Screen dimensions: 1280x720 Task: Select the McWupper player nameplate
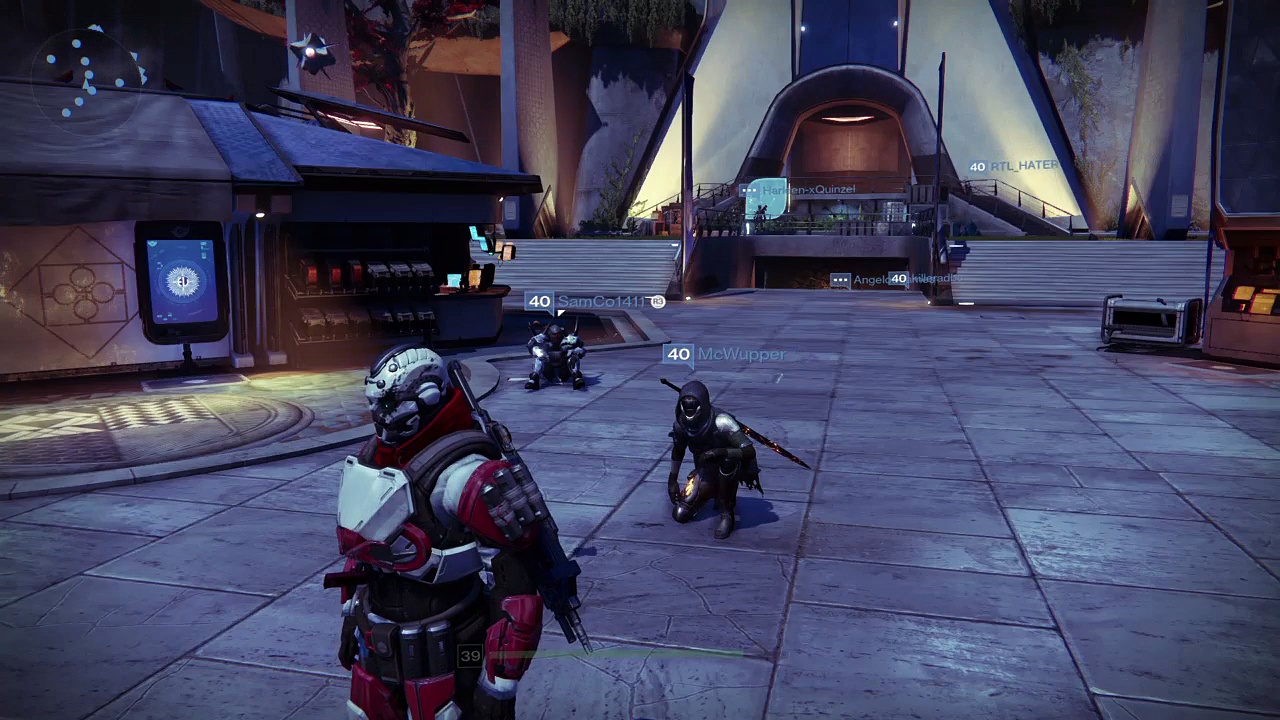click(726, 354)
